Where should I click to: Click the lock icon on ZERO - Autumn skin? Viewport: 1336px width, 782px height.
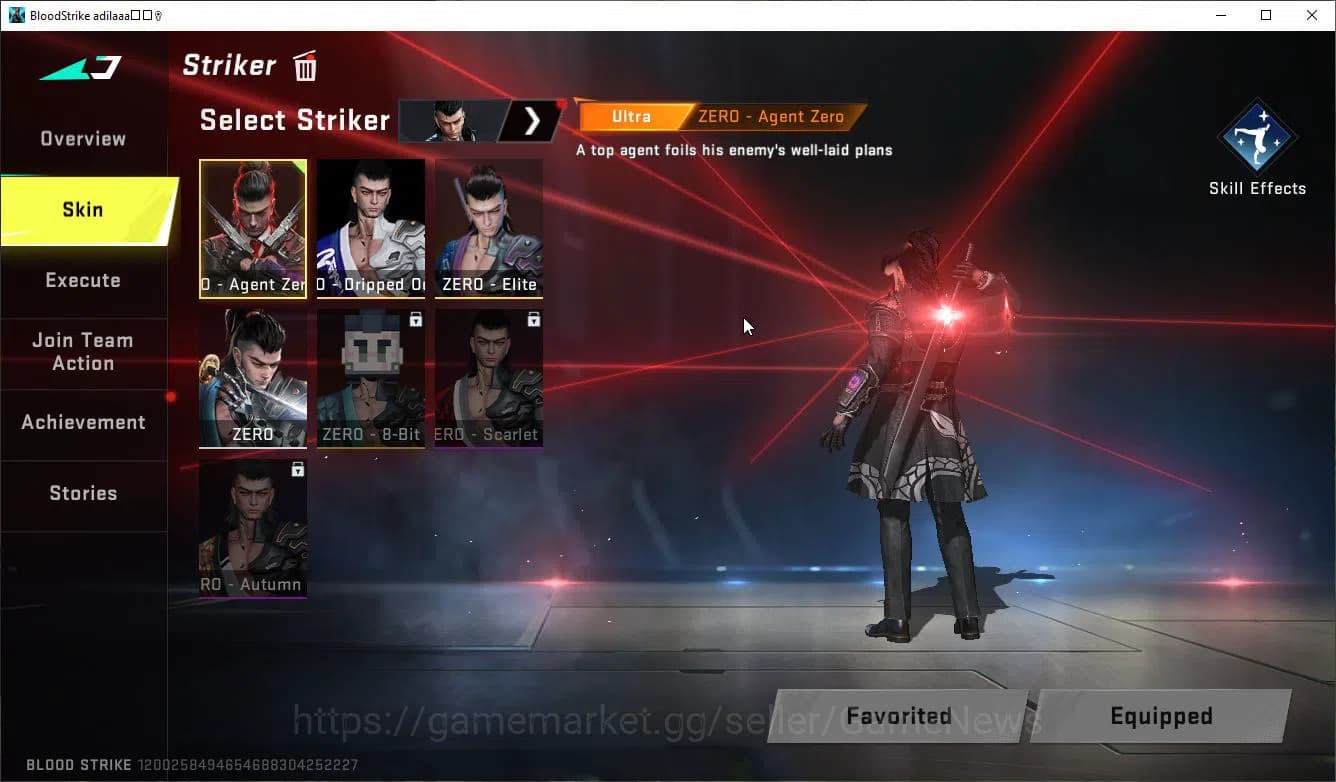click(x=297, y=469)
